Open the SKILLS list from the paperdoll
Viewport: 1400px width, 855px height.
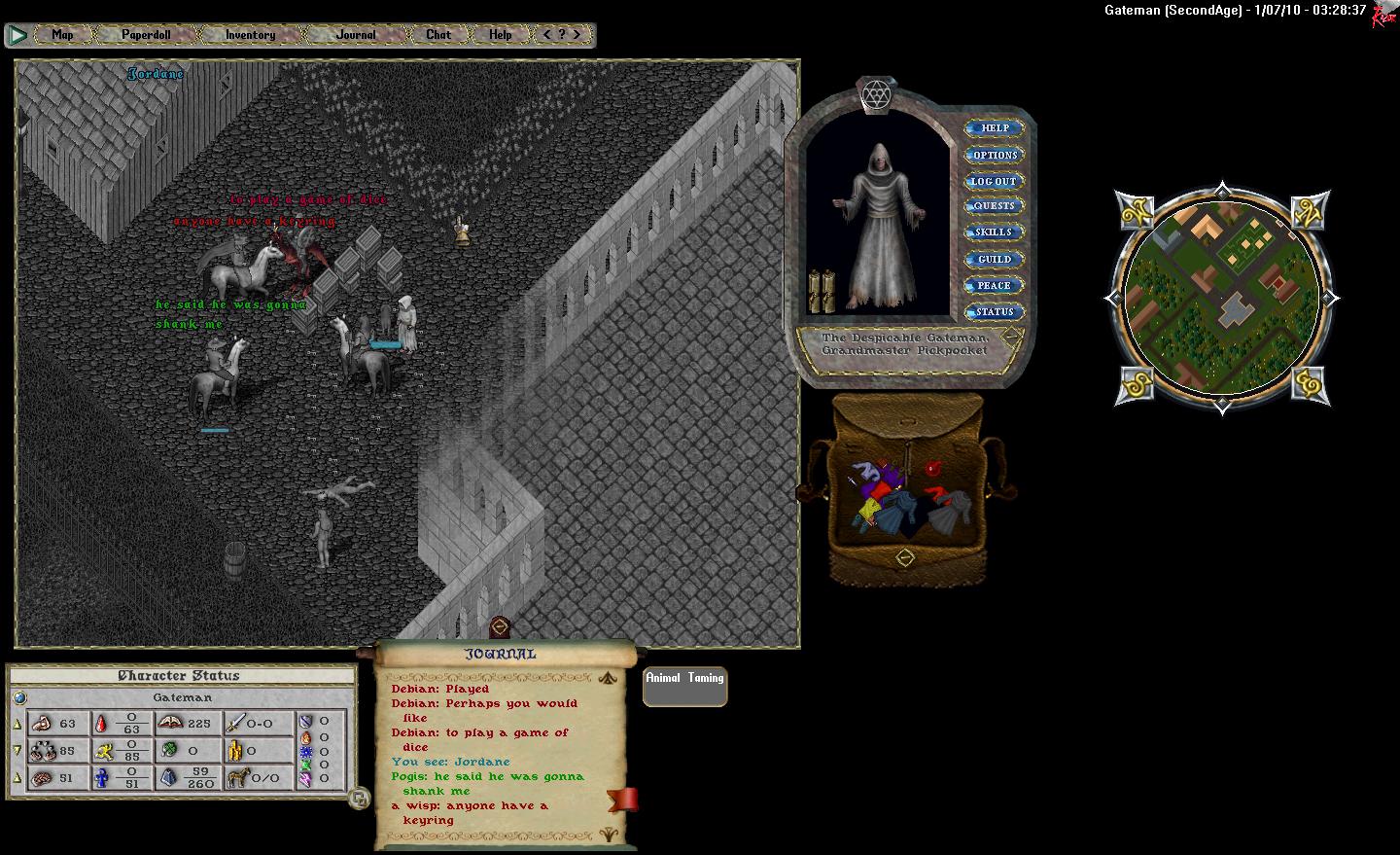coord(994,232)
